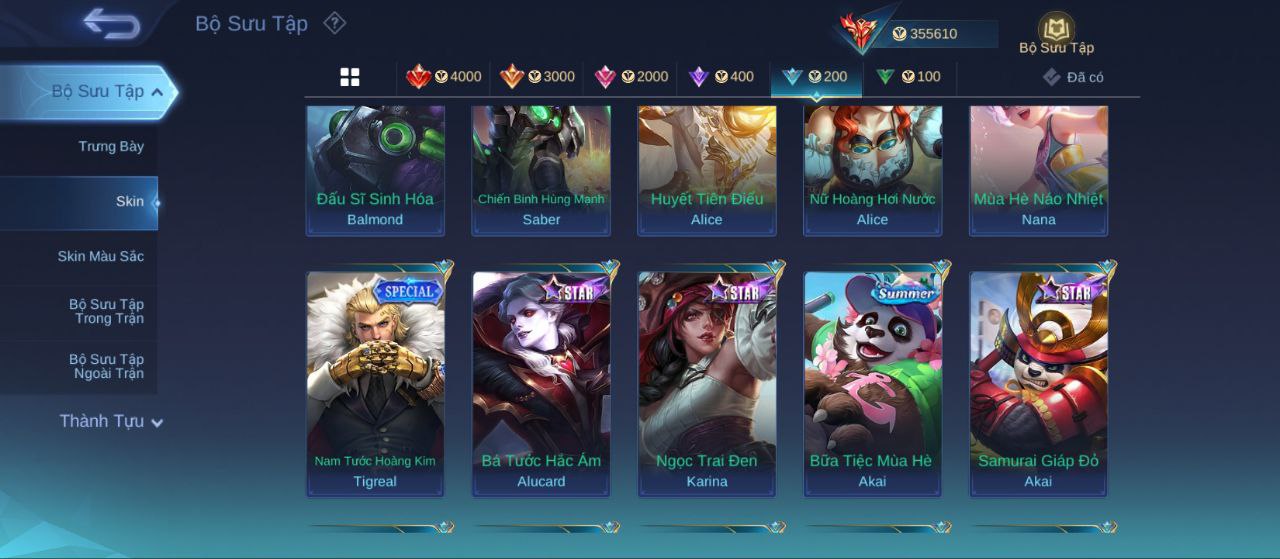Select Tigreal's Nam Tước Hoàng Kim skin
Screen dimensions: 1280x559
[x=375, y=382]
